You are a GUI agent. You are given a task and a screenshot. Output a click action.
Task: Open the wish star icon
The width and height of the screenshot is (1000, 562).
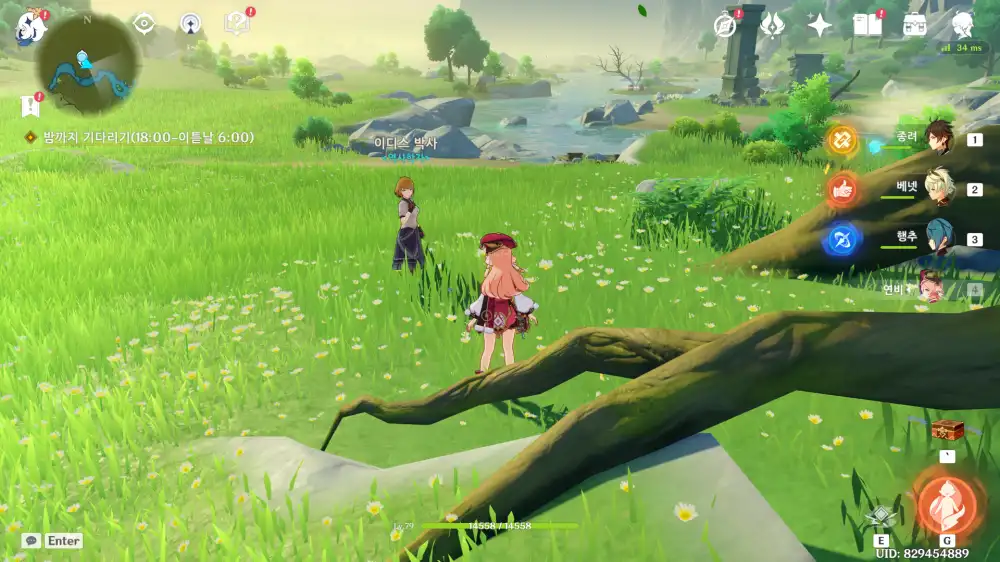tap(820, 25)
